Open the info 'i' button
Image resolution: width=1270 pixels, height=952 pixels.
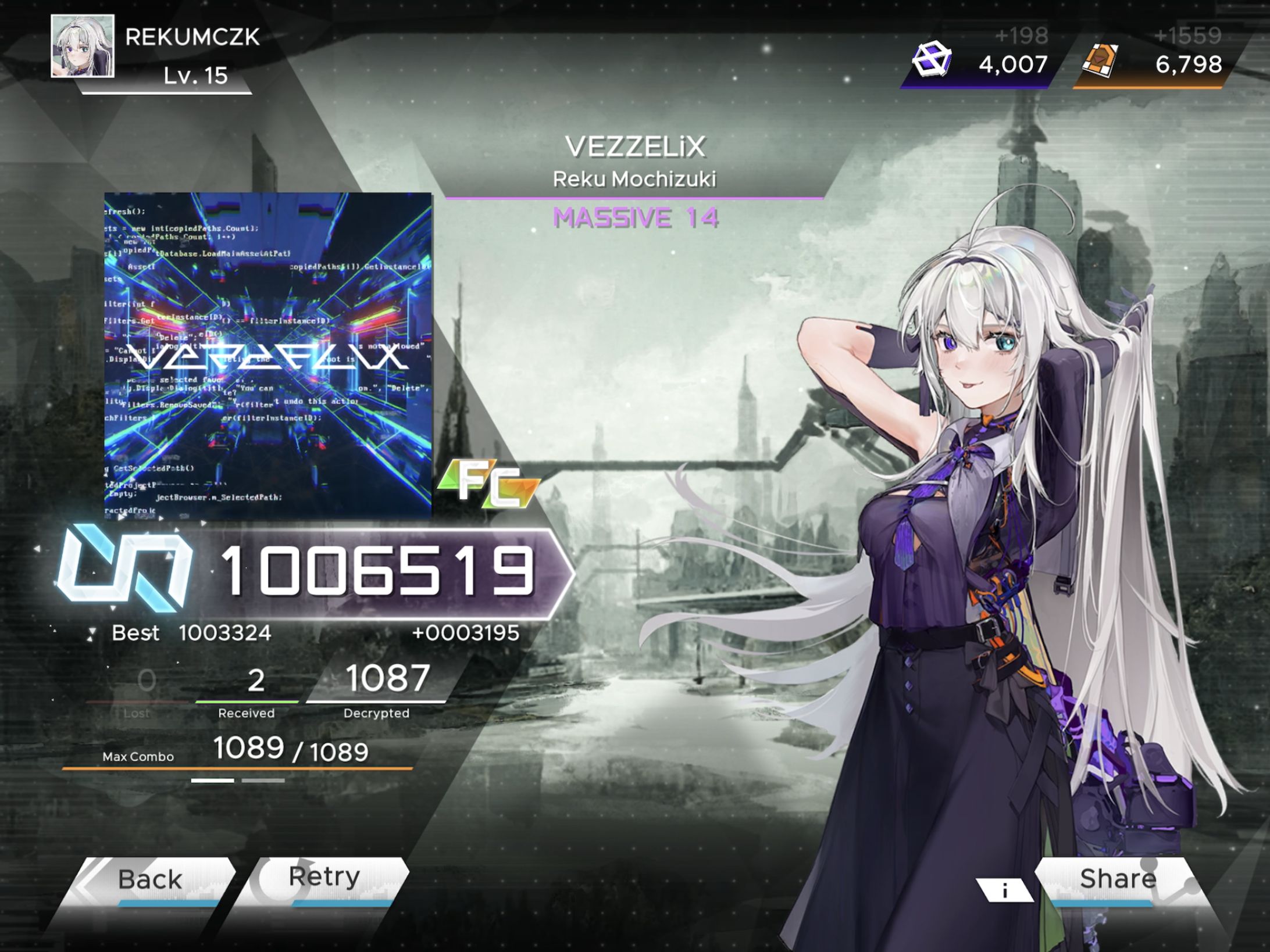(x=1005, y=890)
